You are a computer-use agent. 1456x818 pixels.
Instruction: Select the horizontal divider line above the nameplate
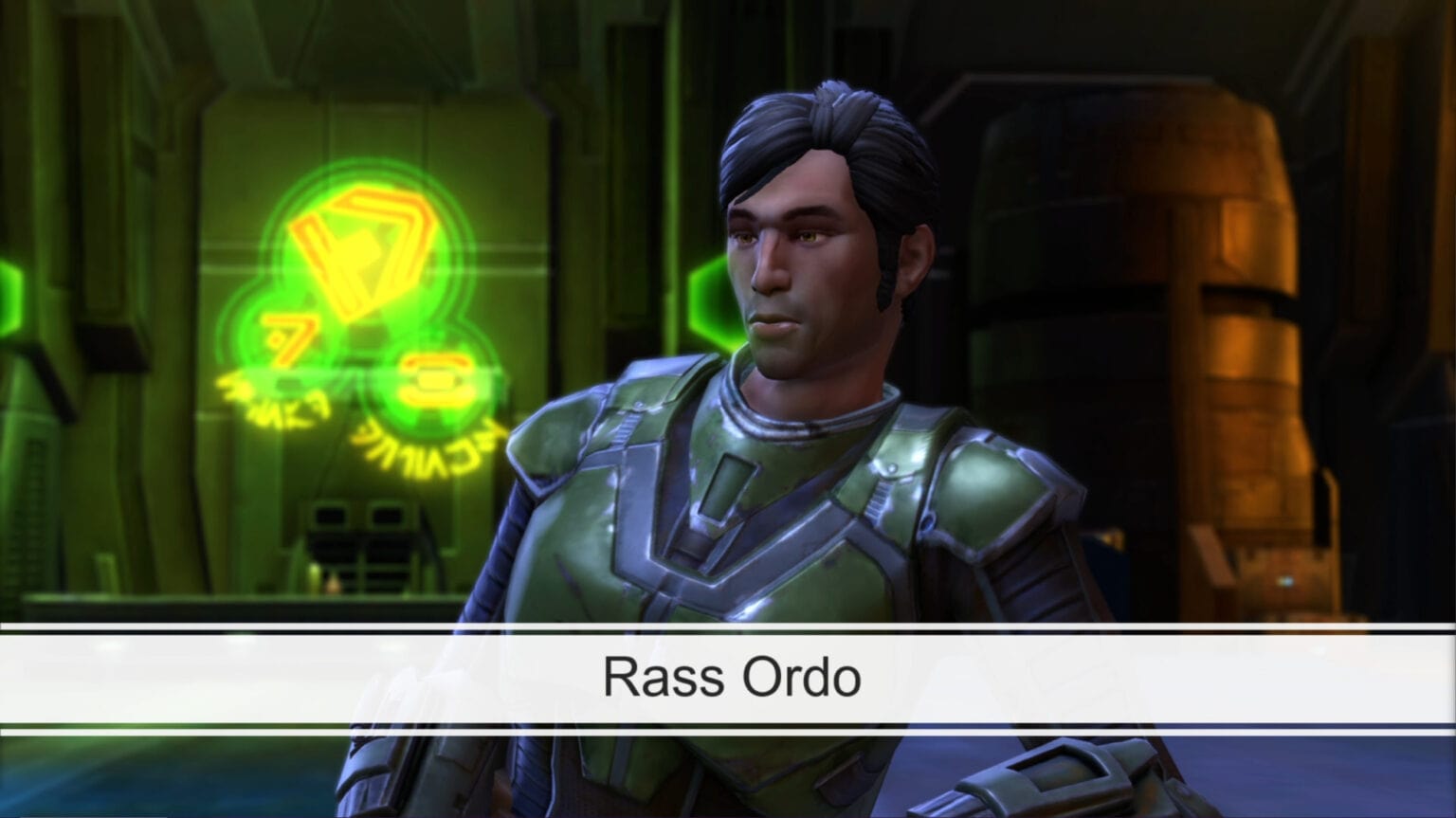(x=728, y=628)
